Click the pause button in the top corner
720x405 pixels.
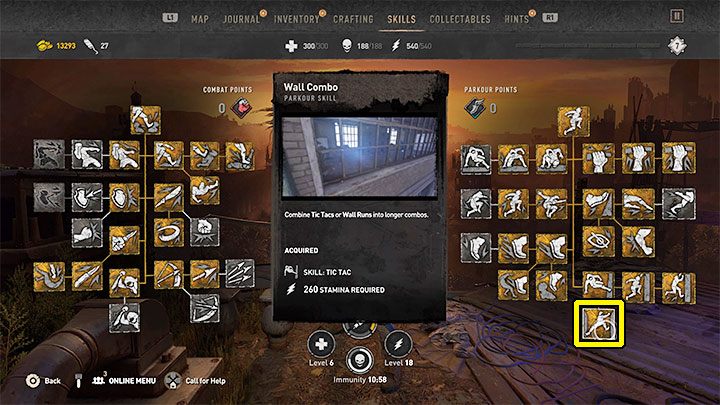click(x=679, y=17)
